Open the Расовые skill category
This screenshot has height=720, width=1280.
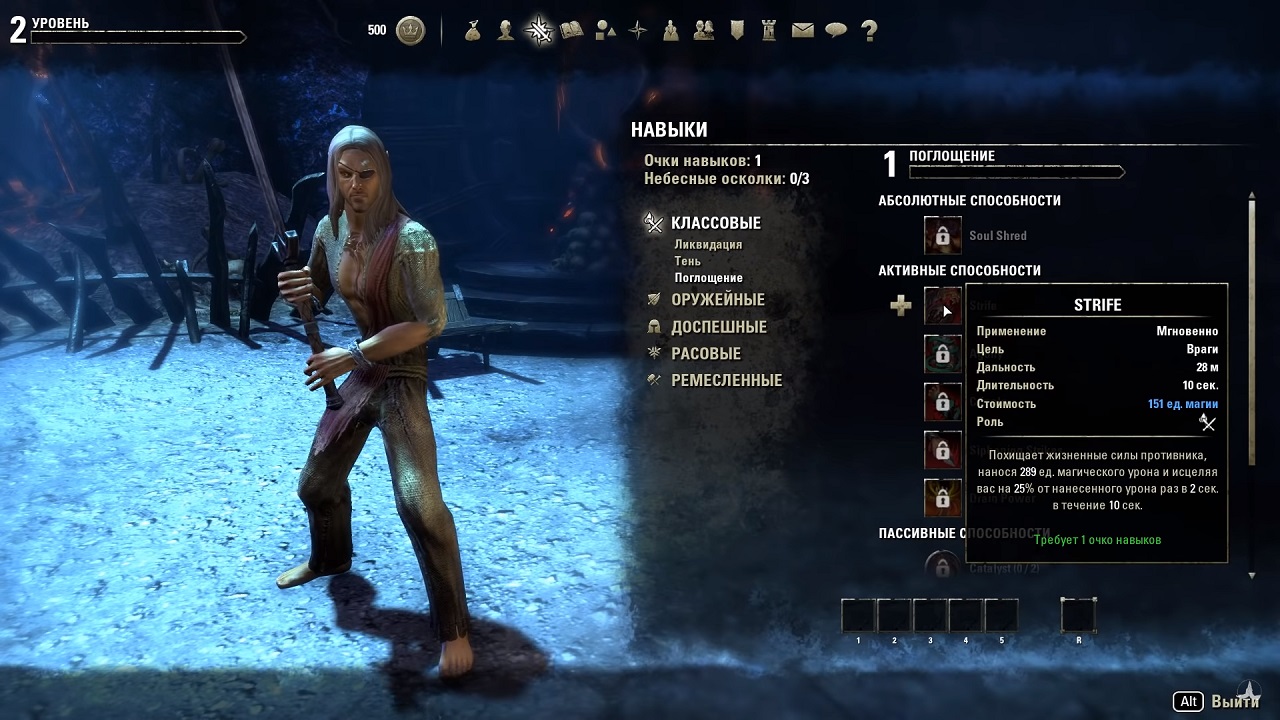[x=705, y=354]
